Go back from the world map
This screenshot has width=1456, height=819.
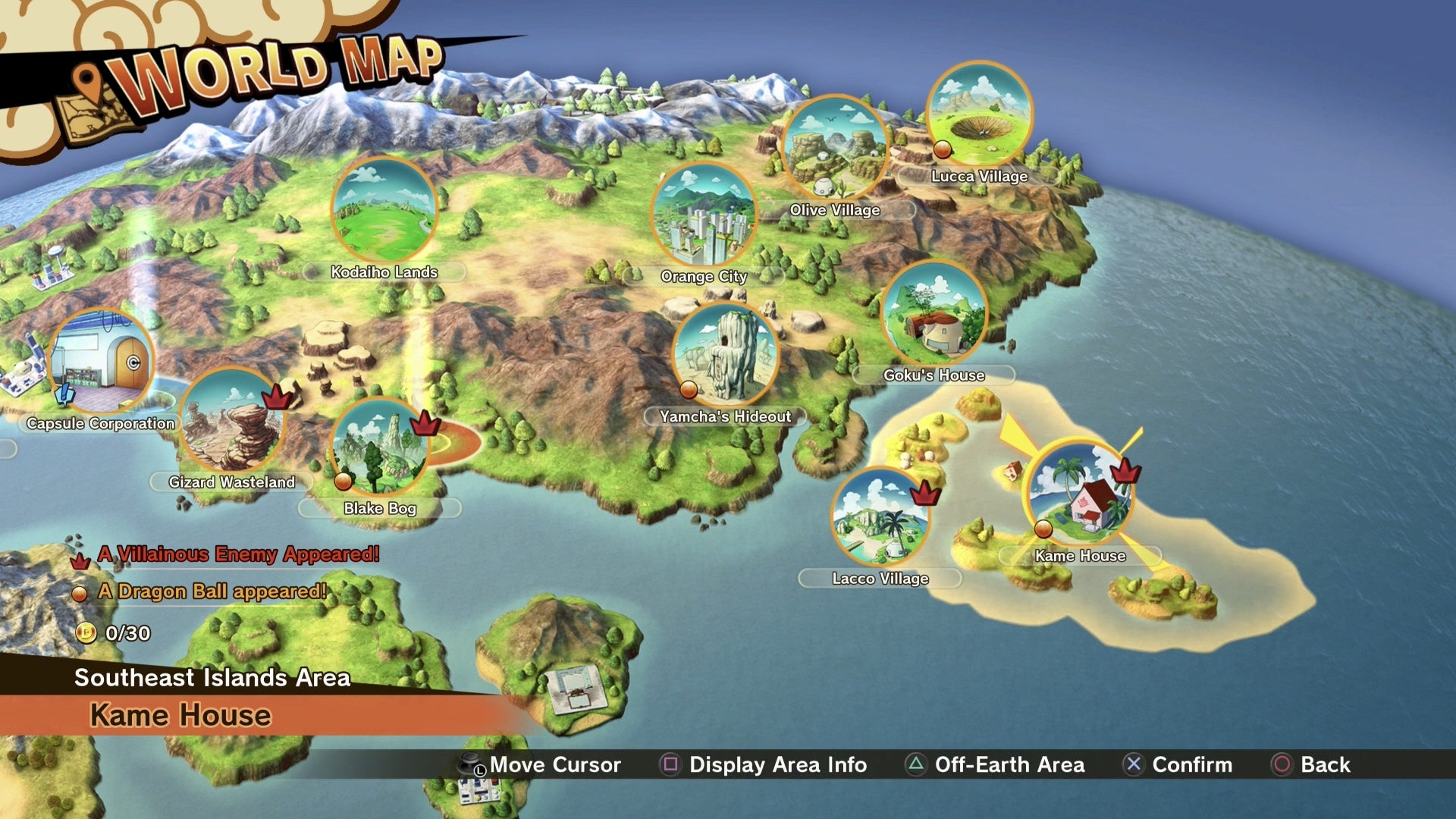[1311, 764]
